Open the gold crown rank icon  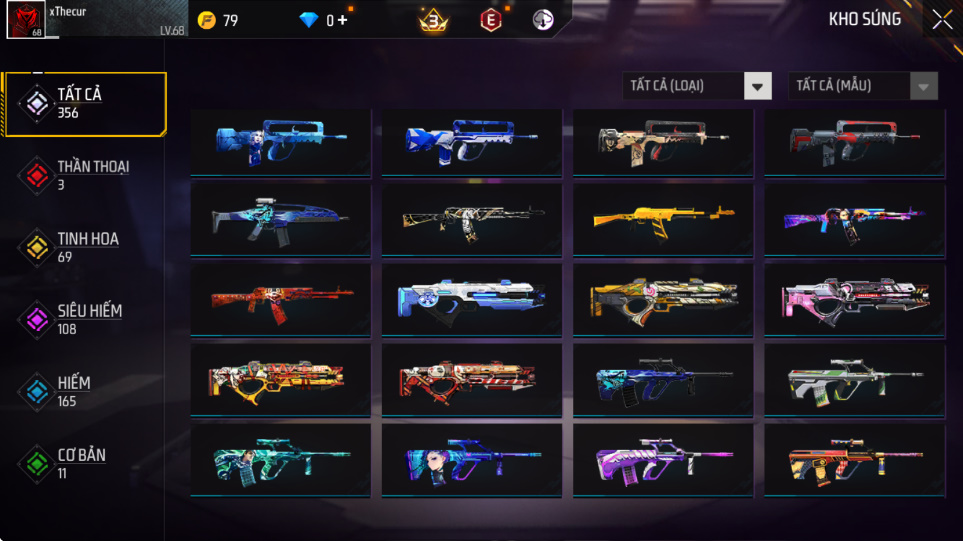(x=433, y=20)
